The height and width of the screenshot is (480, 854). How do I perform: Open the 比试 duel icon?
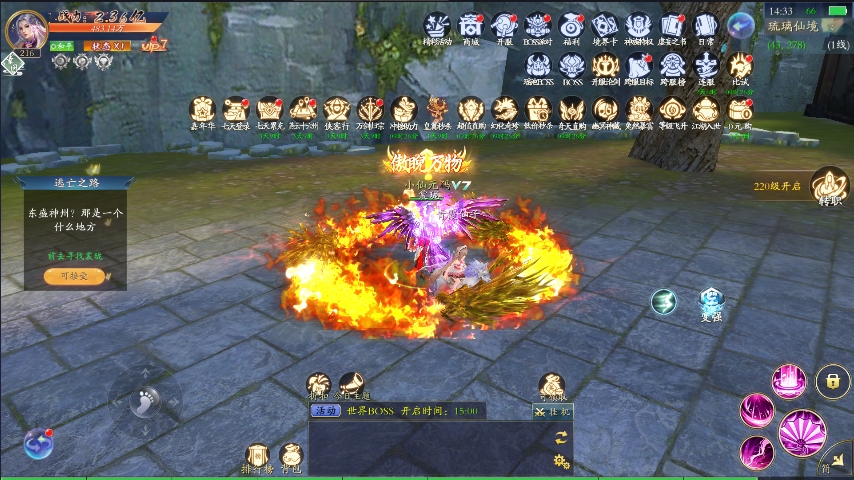pyautogui.click(x=740, y=69)
